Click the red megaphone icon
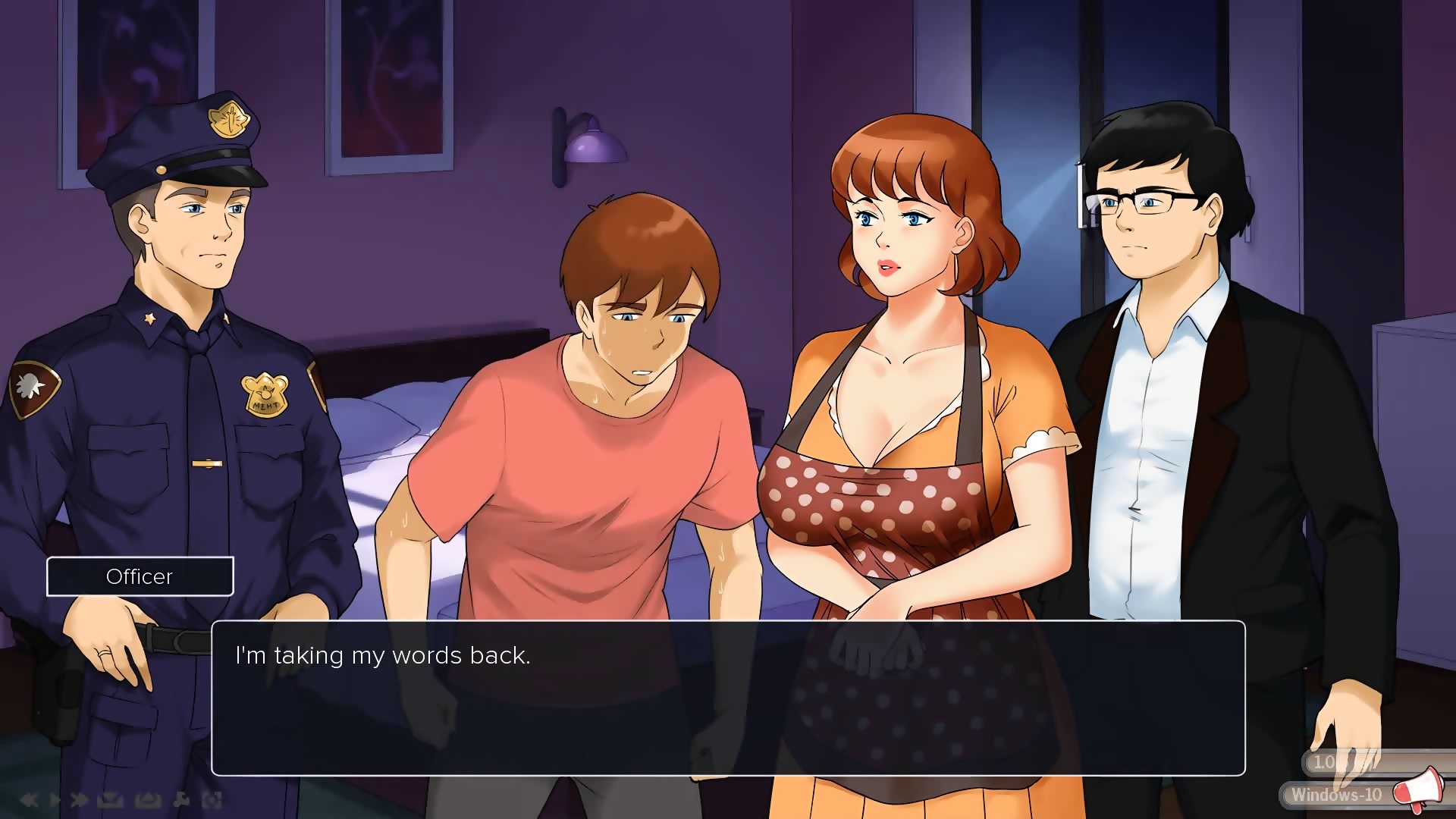This screenshot has width=1456, height=819. (x=1420, y=789)
